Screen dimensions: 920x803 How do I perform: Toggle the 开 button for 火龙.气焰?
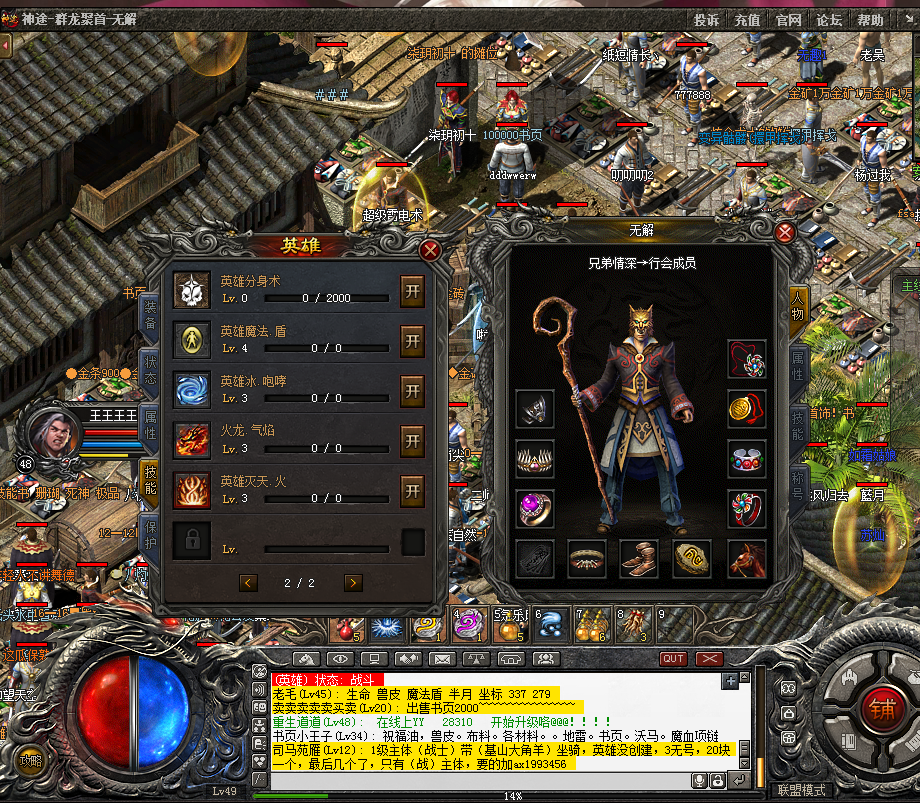pyautogui.click(x=412, y=440)
